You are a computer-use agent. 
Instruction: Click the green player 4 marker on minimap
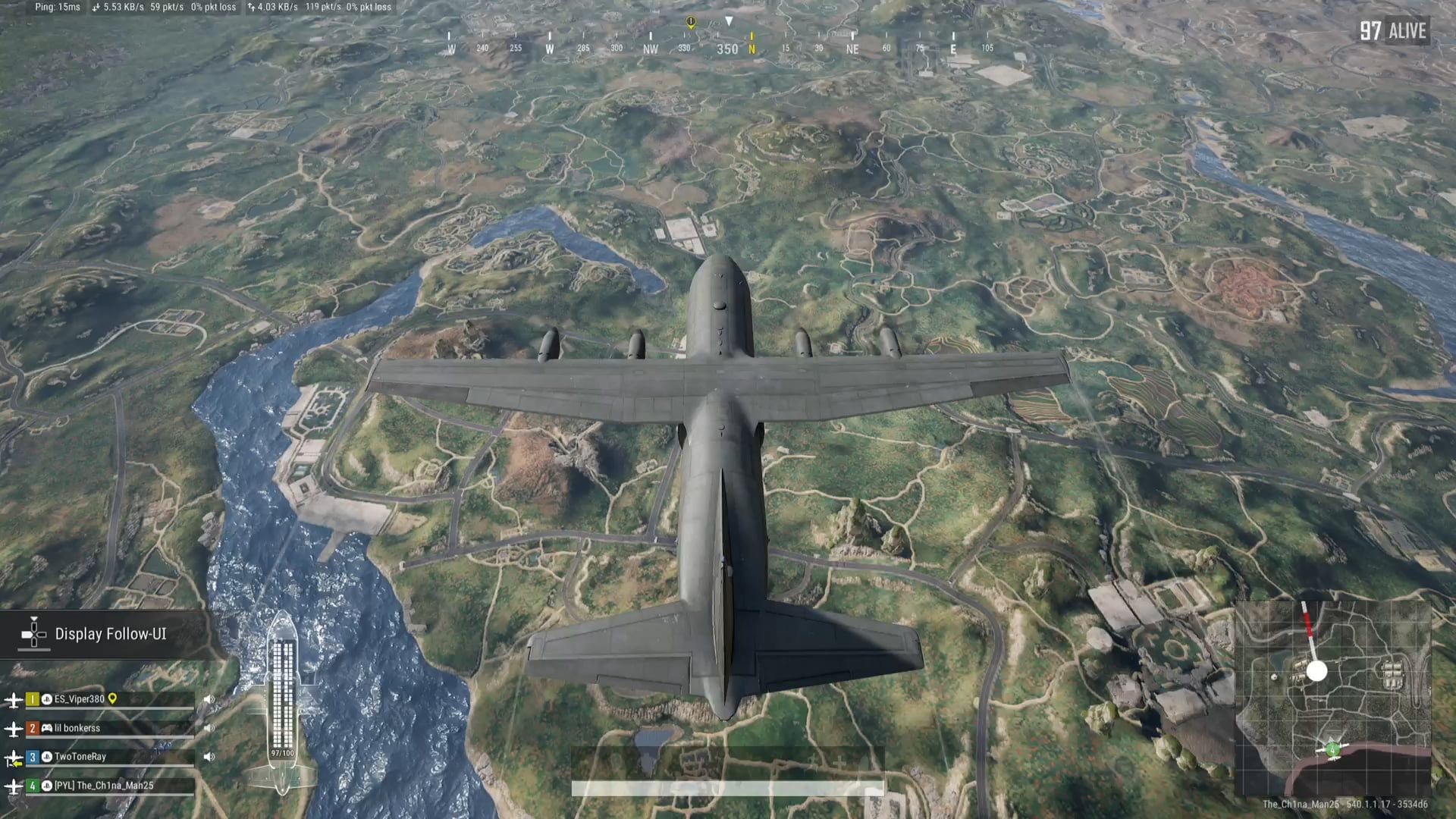click(1332, 750)
